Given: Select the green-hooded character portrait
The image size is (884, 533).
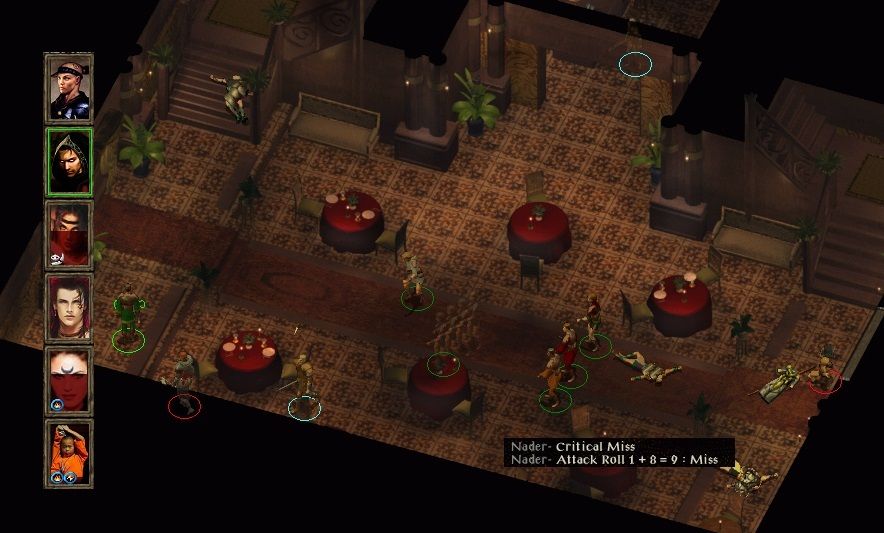Looking at the screenshot, I should point(68,162).
